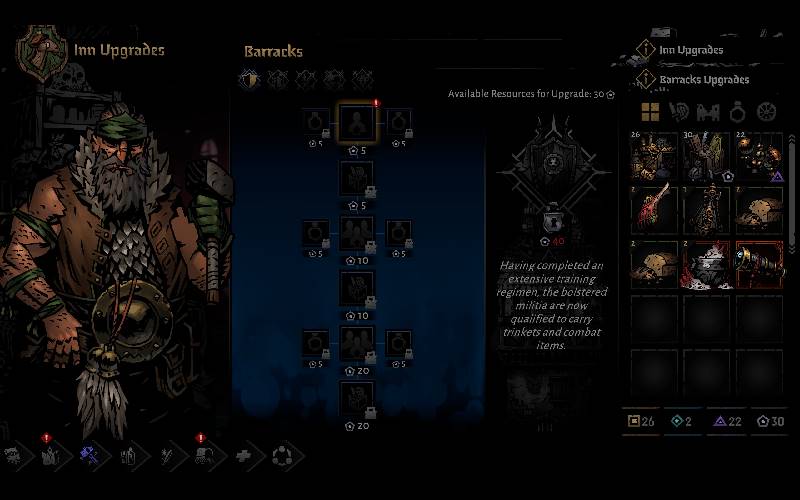Select the baubles item stack of 22
800x500 pixels.
click(x=760, y=155)
